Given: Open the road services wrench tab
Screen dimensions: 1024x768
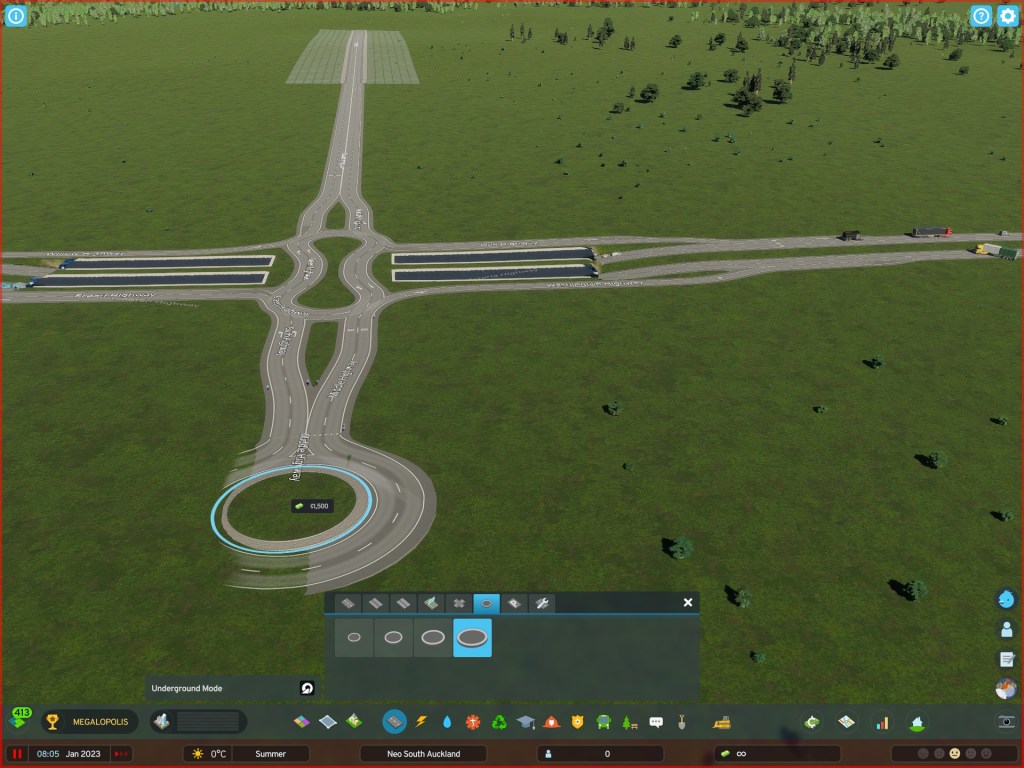Looking at the screenshot, I should pos(541,604).
